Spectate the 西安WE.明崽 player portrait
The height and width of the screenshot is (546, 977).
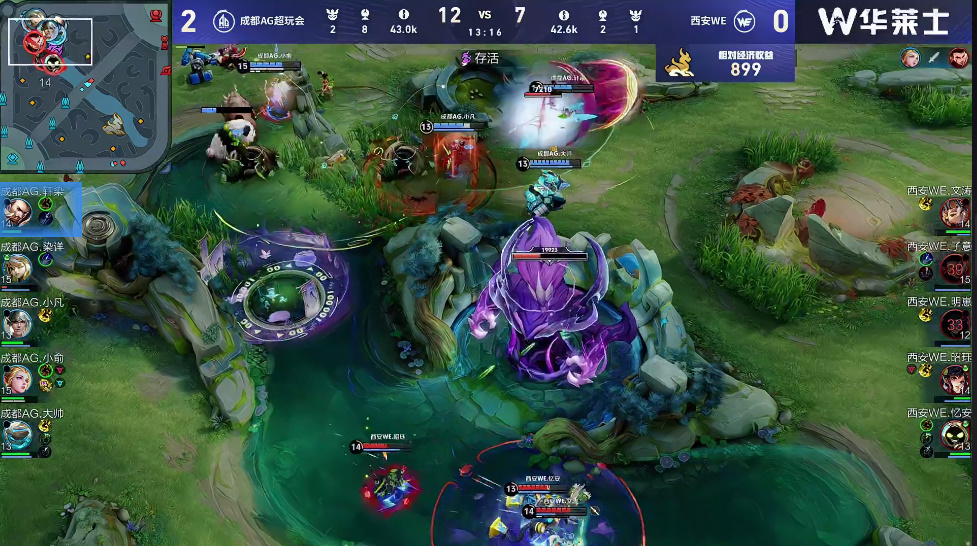tap(953, 324)
